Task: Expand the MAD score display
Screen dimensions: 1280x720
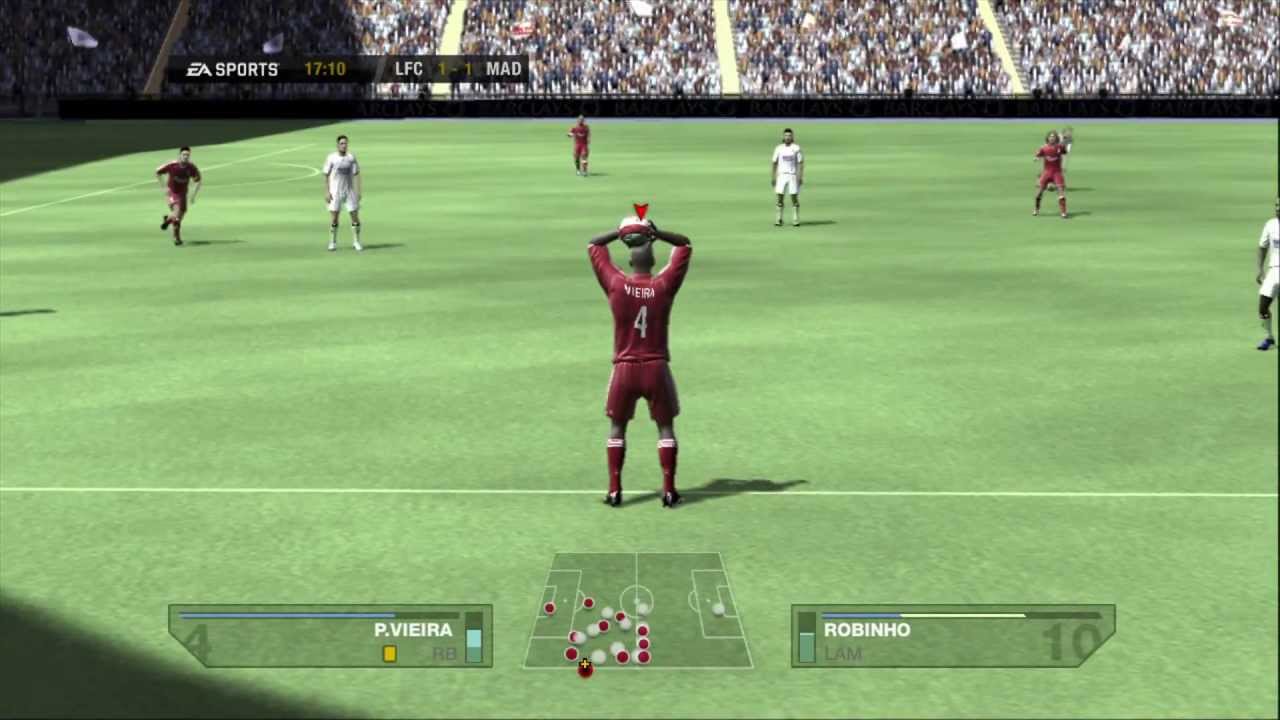Action: [503, 69]
